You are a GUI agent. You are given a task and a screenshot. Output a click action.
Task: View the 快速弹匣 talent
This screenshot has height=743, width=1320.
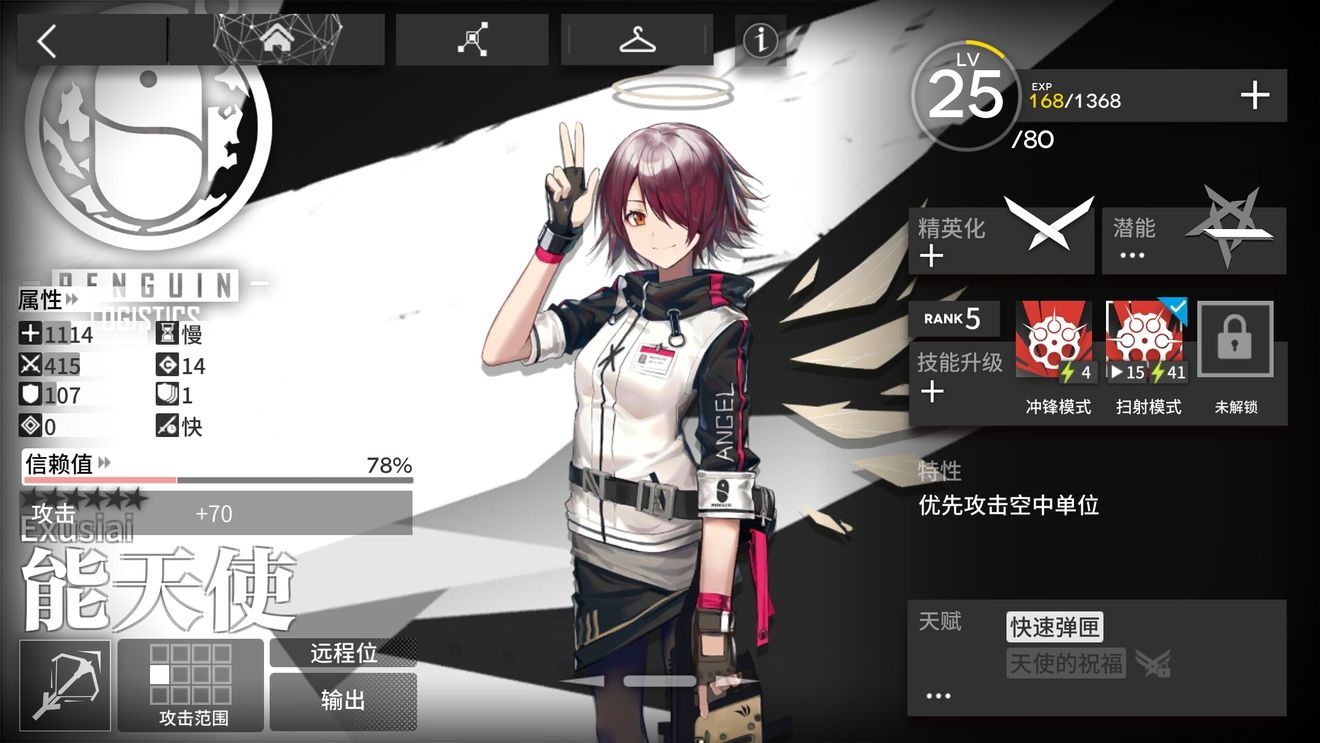(x=1055, y=628)
